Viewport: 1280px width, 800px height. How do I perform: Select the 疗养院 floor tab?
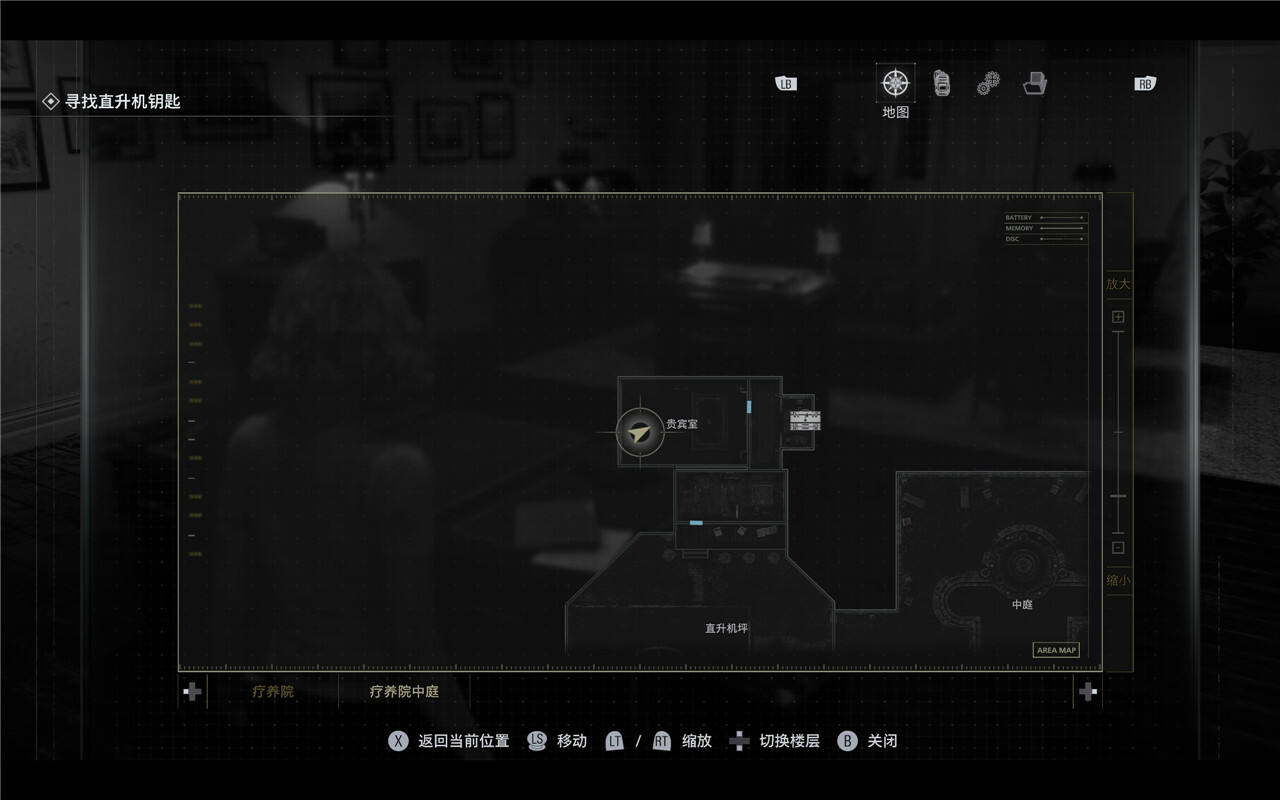(x=273, y=691)
